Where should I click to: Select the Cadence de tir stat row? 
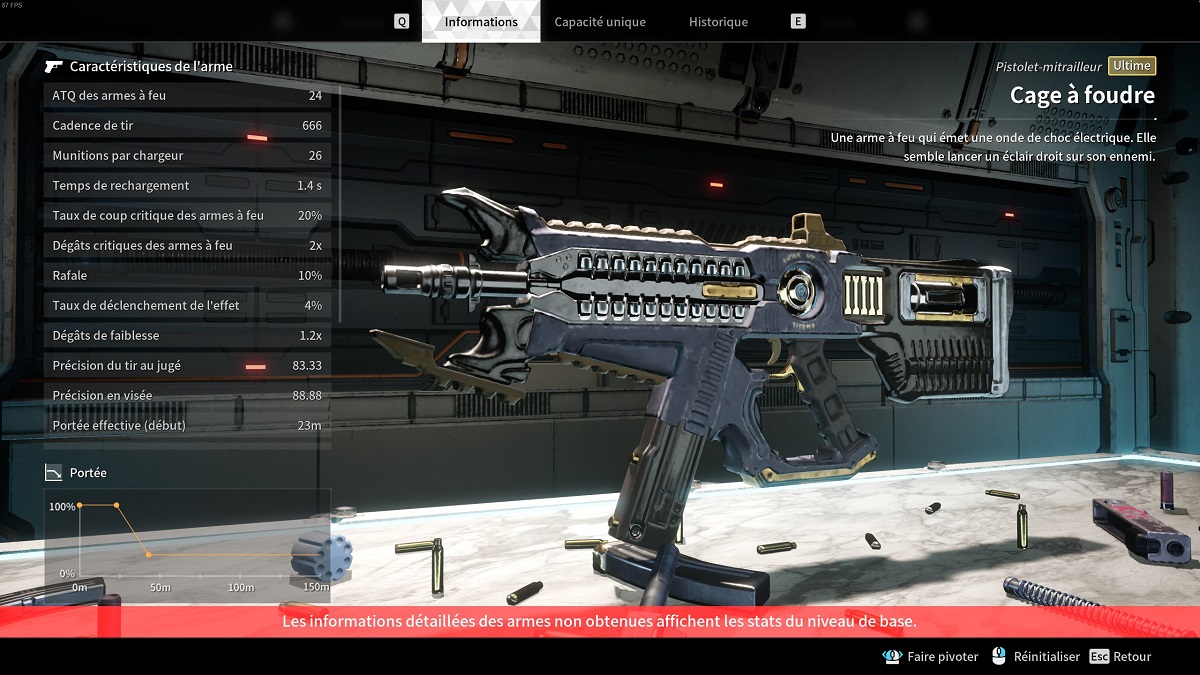pos(187,126)
